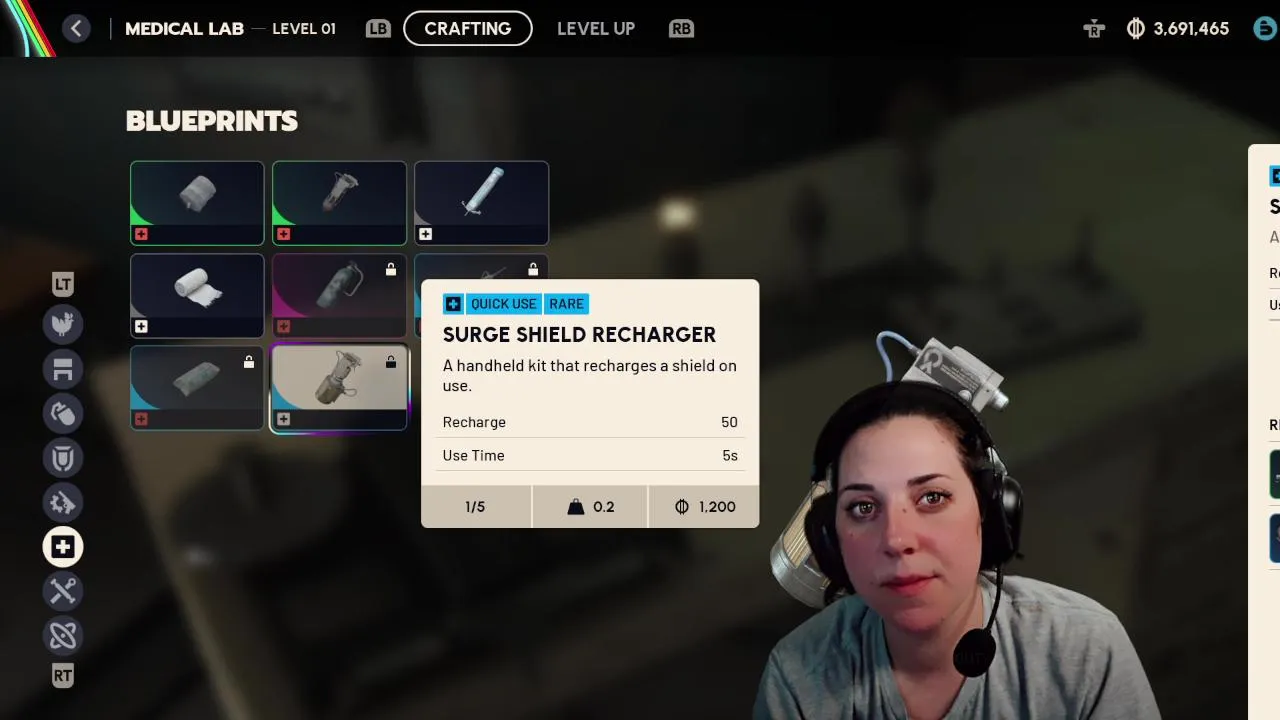Select the gun and gear station icon
The image size is (1280, 720).
tap(63, 502)
